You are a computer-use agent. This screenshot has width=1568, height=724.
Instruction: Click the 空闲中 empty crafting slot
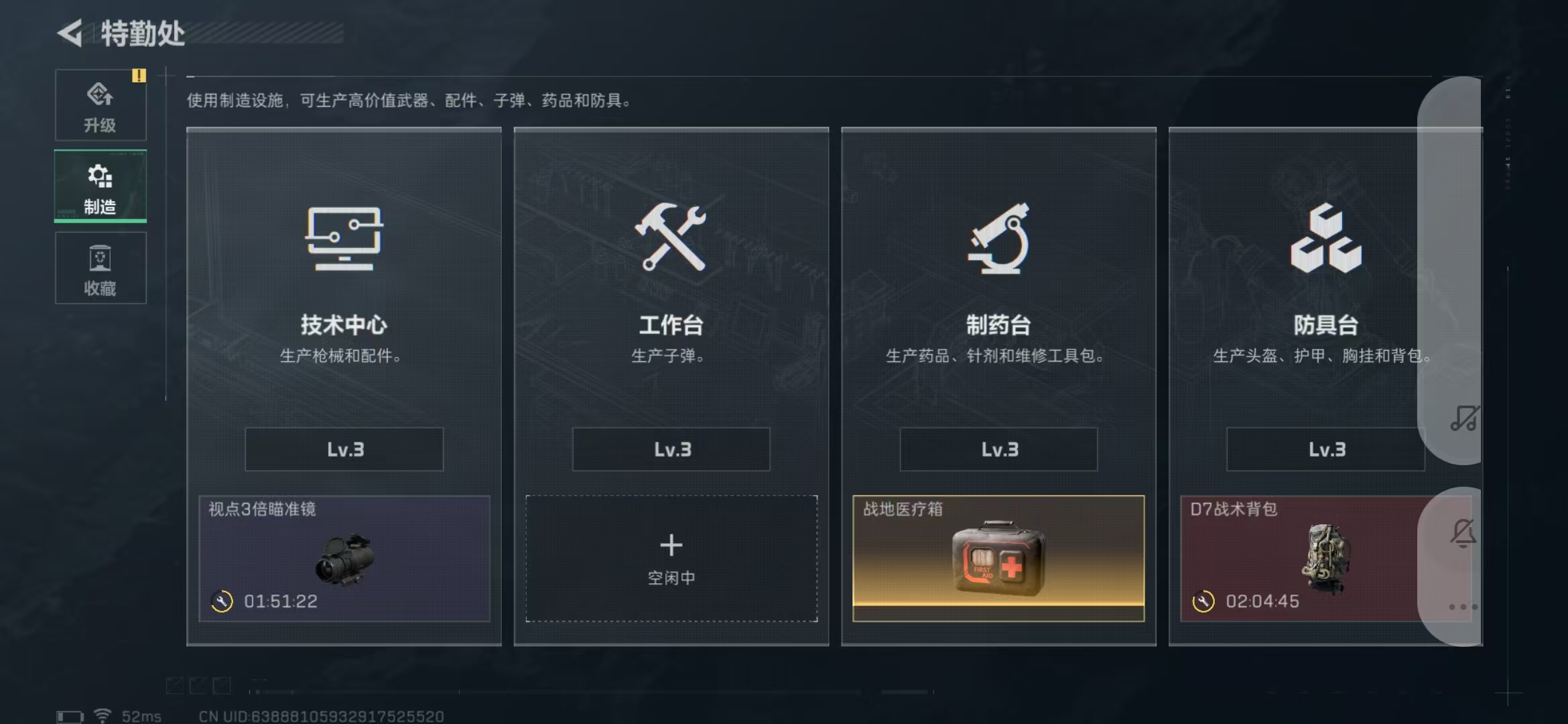click(671, 558)
